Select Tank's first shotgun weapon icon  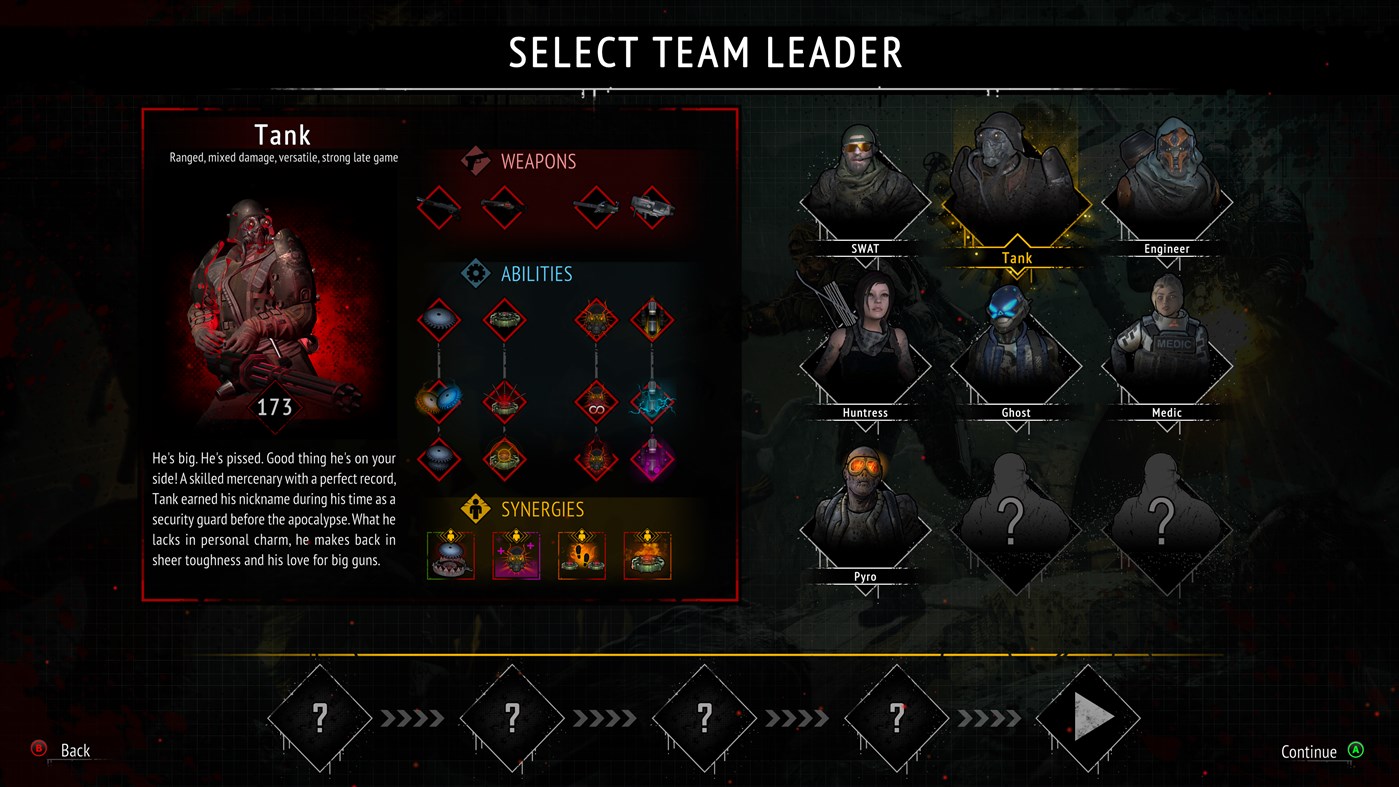coord(437,207)
